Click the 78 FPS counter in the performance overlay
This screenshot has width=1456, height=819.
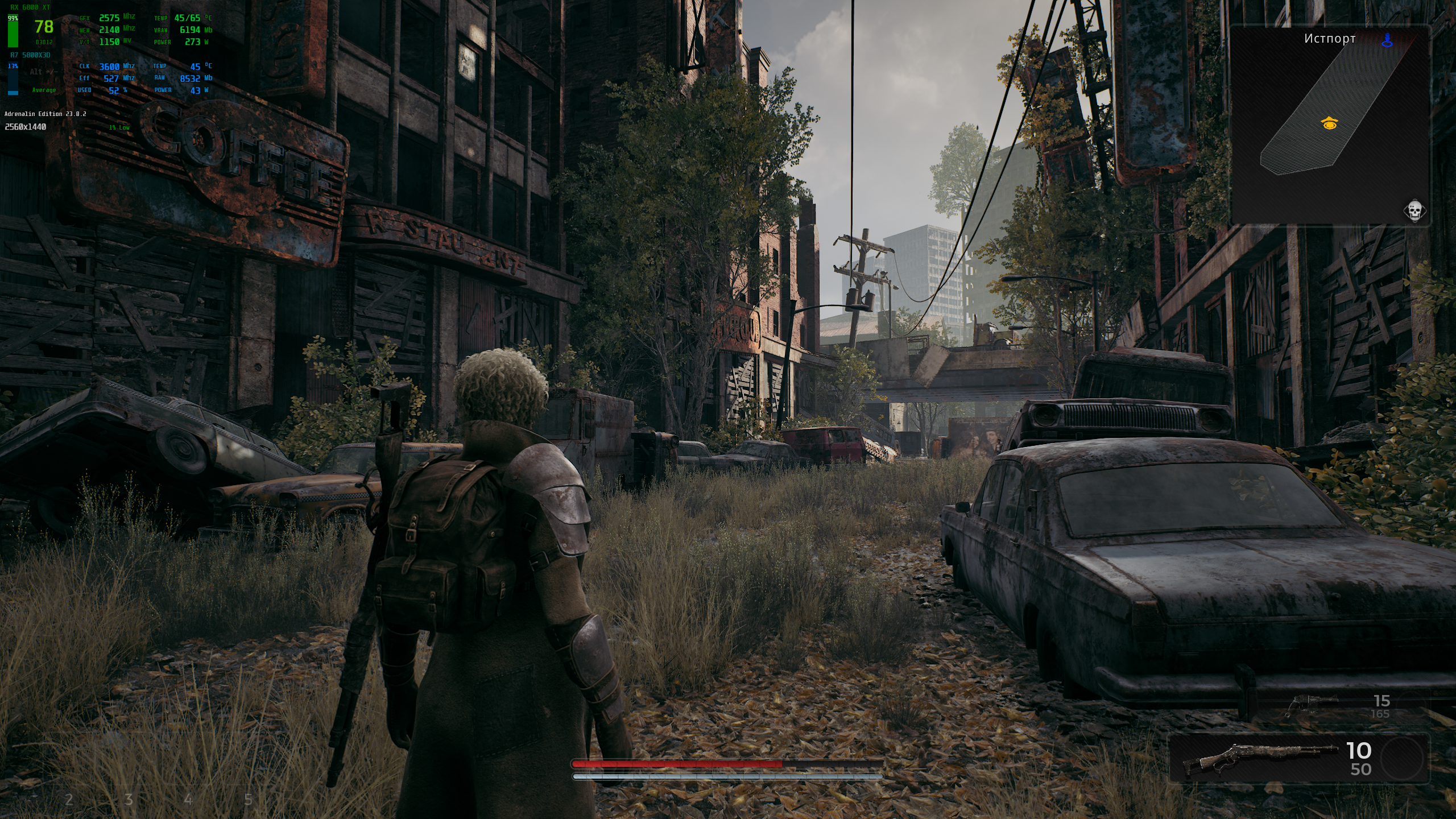pyautogui.click(x=44, y=27)
